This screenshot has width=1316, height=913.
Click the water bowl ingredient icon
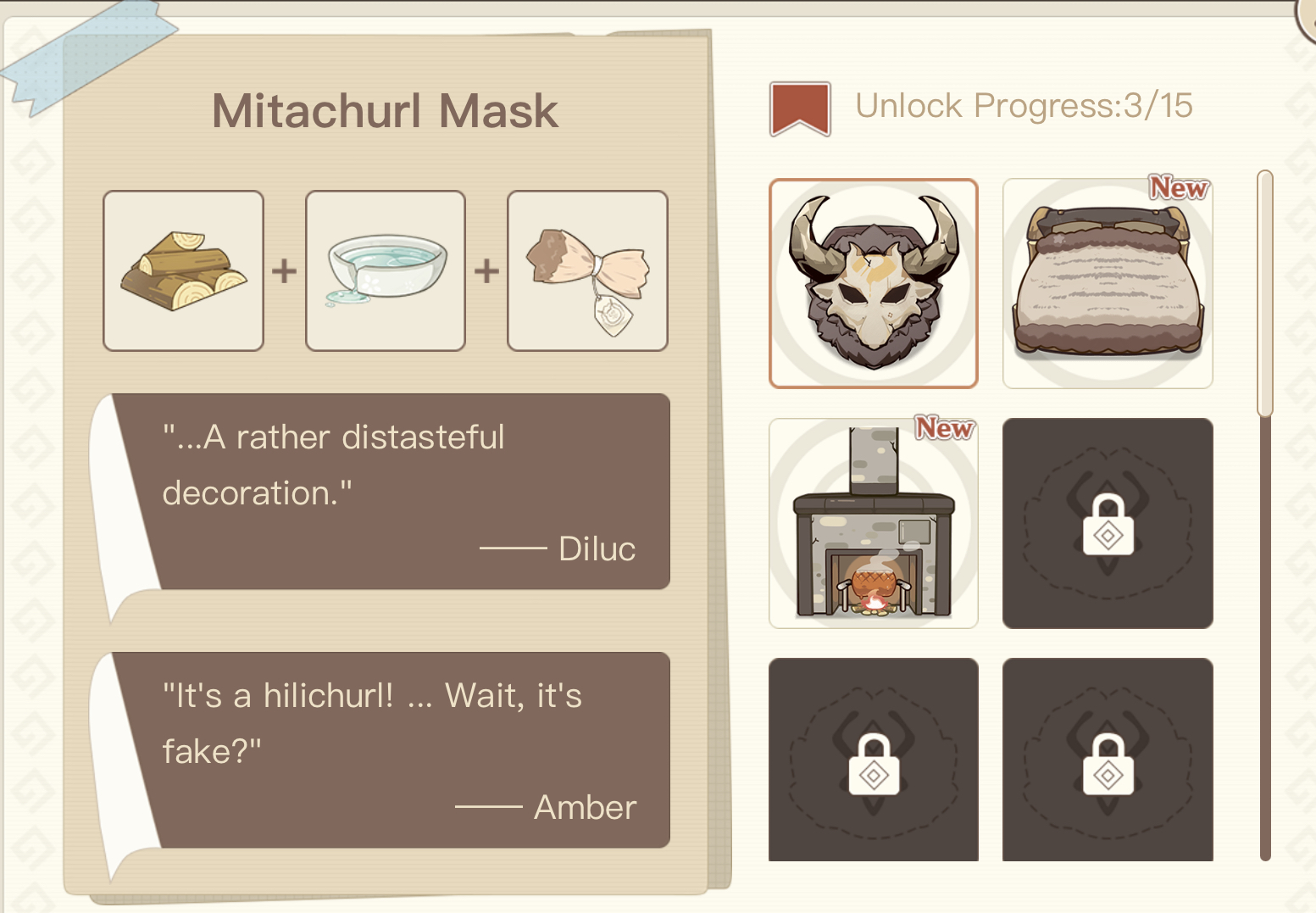385,270
